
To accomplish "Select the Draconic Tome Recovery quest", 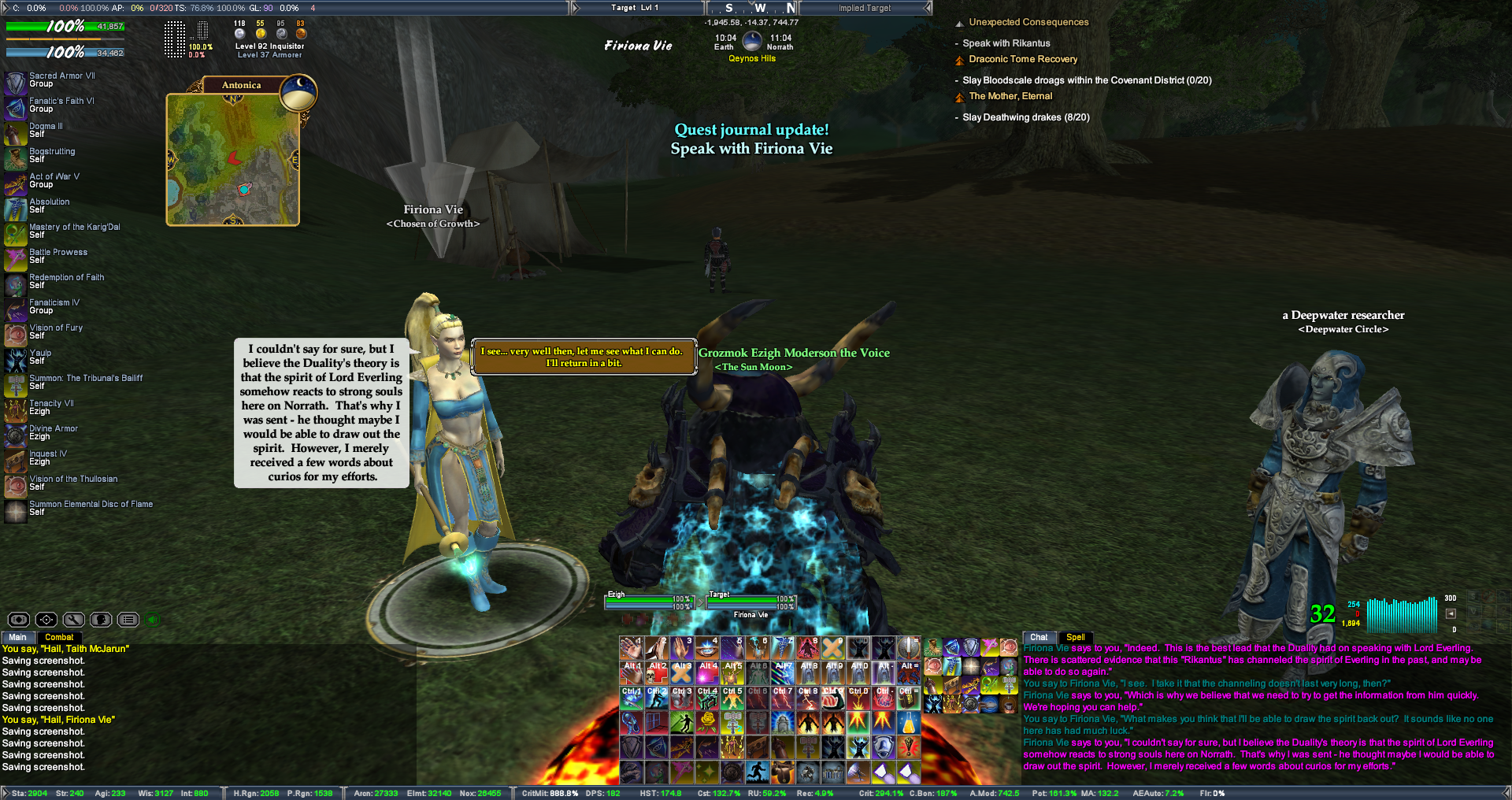I will click(1022, 59).
